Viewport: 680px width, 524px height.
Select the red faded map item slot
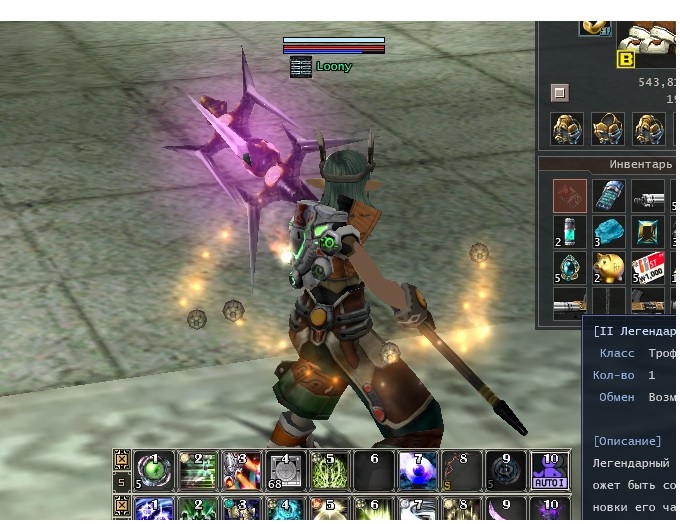click(570, 195)
